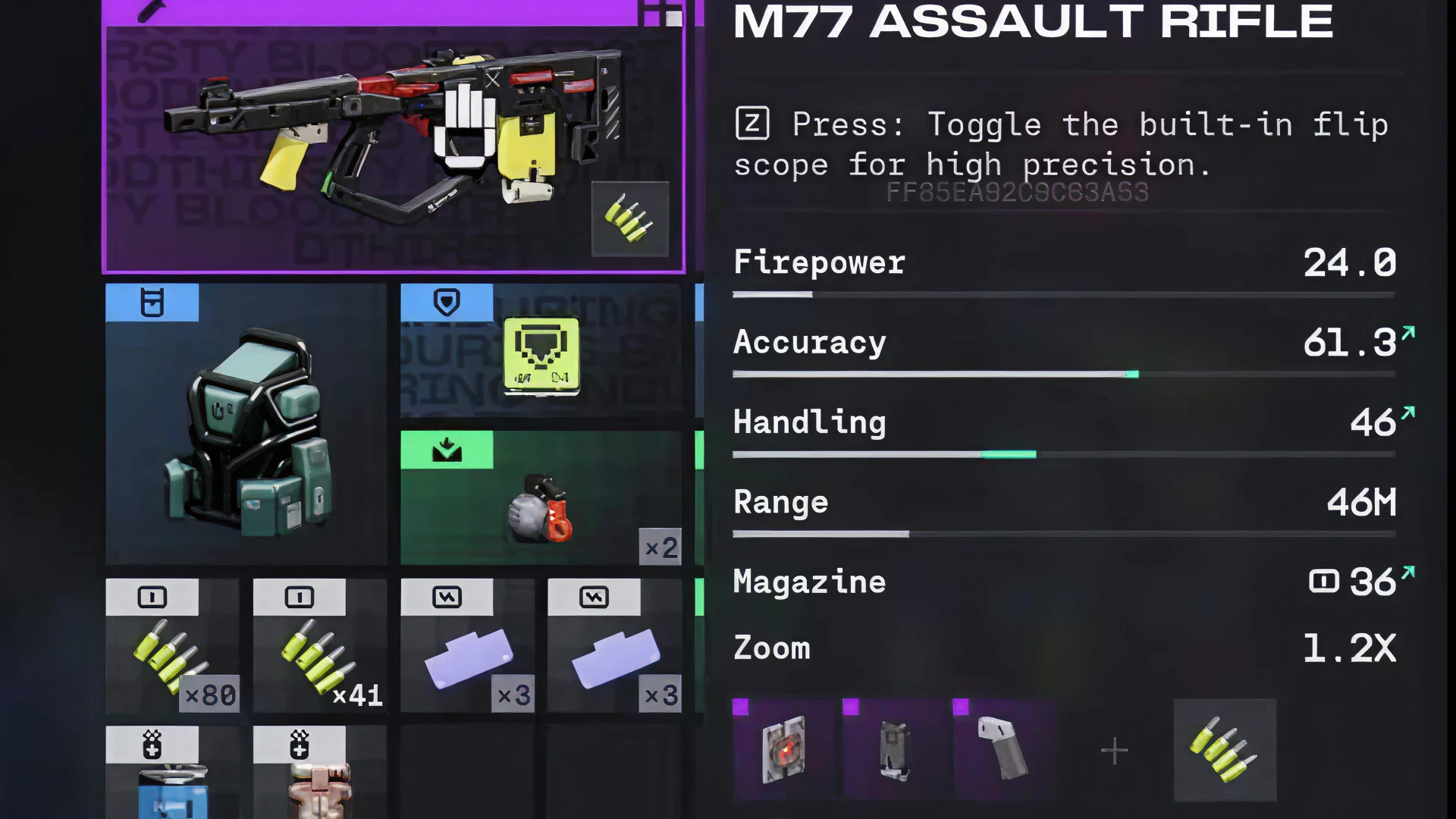Click the ammo icon on the rifle tile

click(629, 218)
